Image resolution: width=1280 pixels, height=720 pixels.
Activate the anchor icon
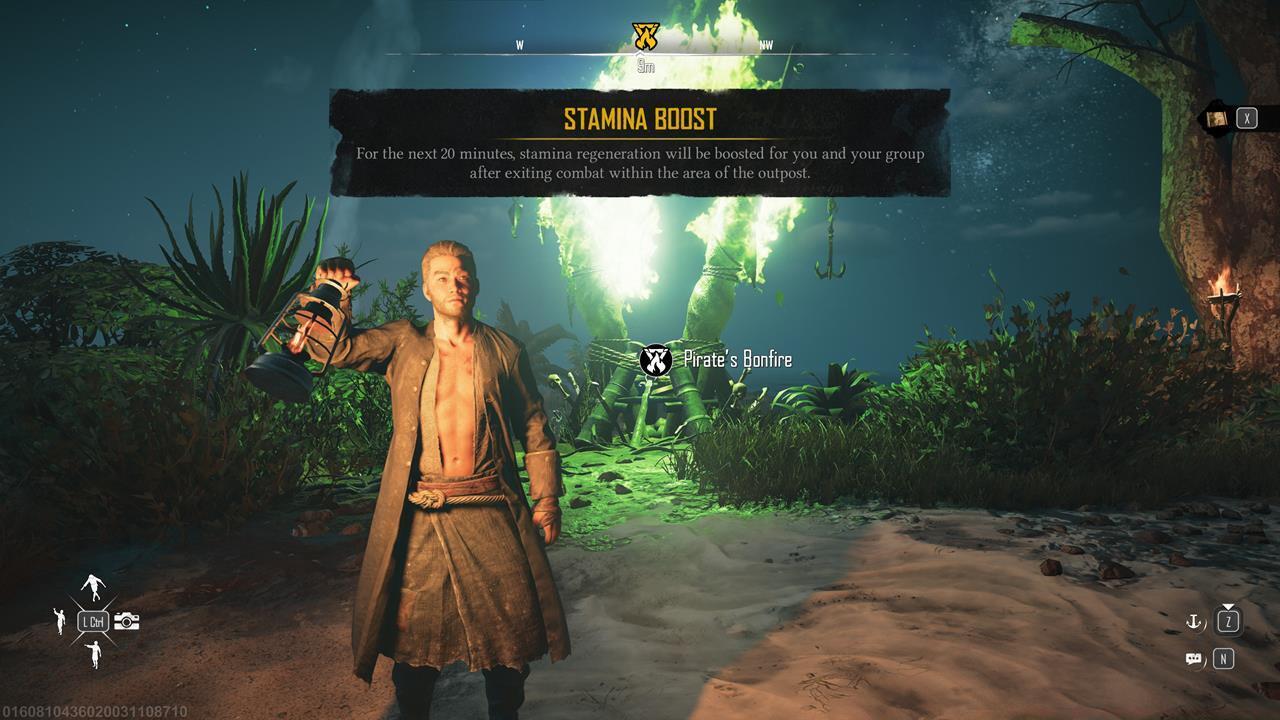pos(1193,622)
